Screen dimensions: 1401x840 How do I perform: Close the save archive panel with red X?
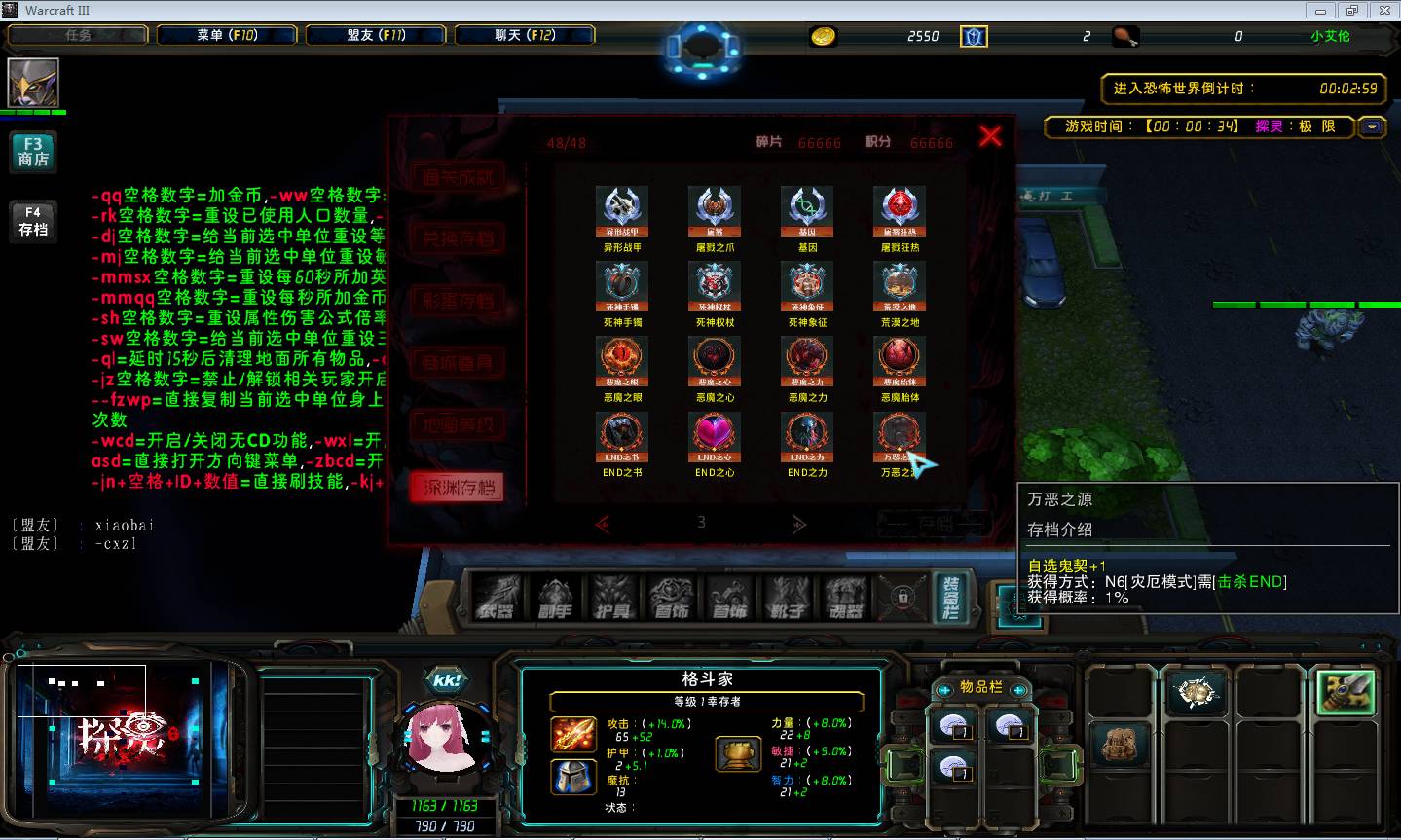pos(990,136)
